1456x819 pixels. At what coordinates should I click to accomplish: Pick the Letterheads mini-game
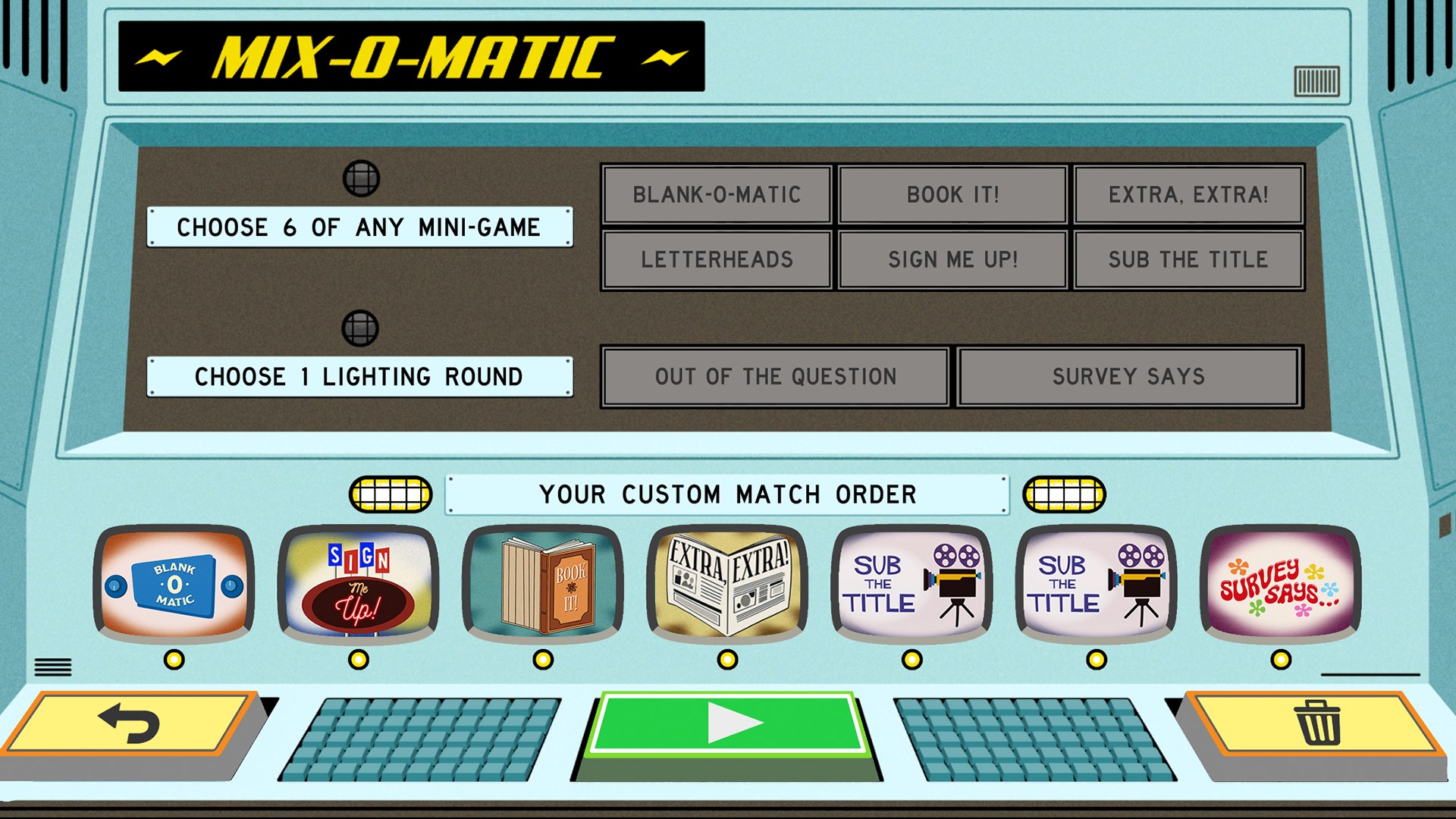click(717, 259)
